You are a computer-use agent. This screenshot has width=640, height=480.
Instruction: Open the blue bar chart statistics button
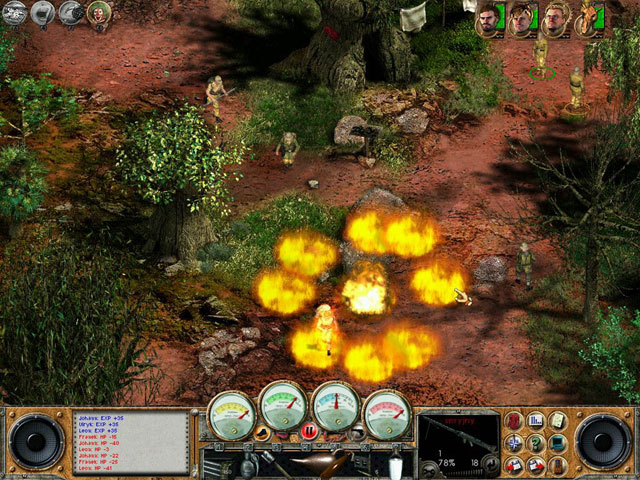(x=536, y=420)
